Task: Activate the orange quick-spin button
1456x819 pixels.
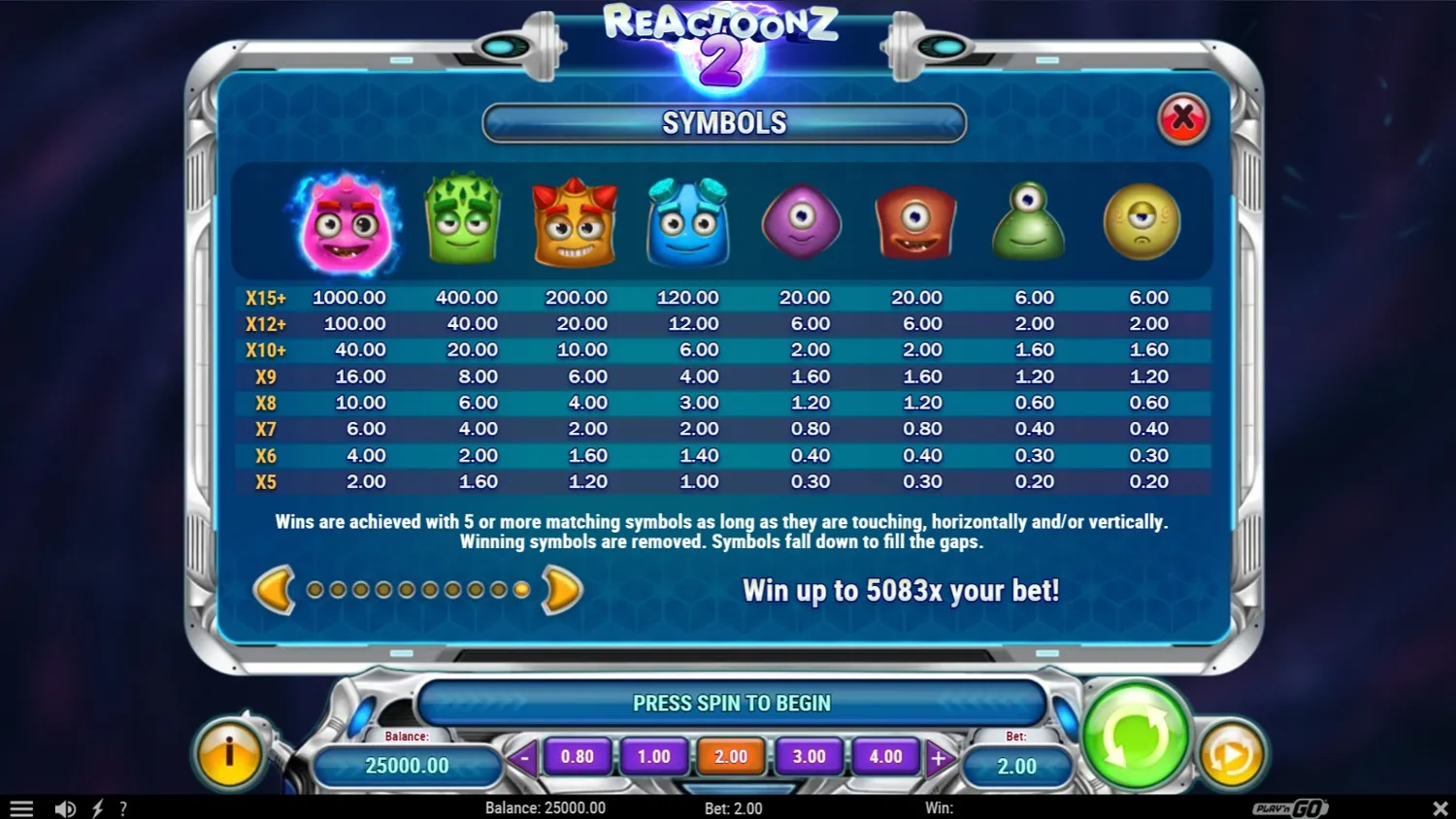Action: (x=1231, y=752)
